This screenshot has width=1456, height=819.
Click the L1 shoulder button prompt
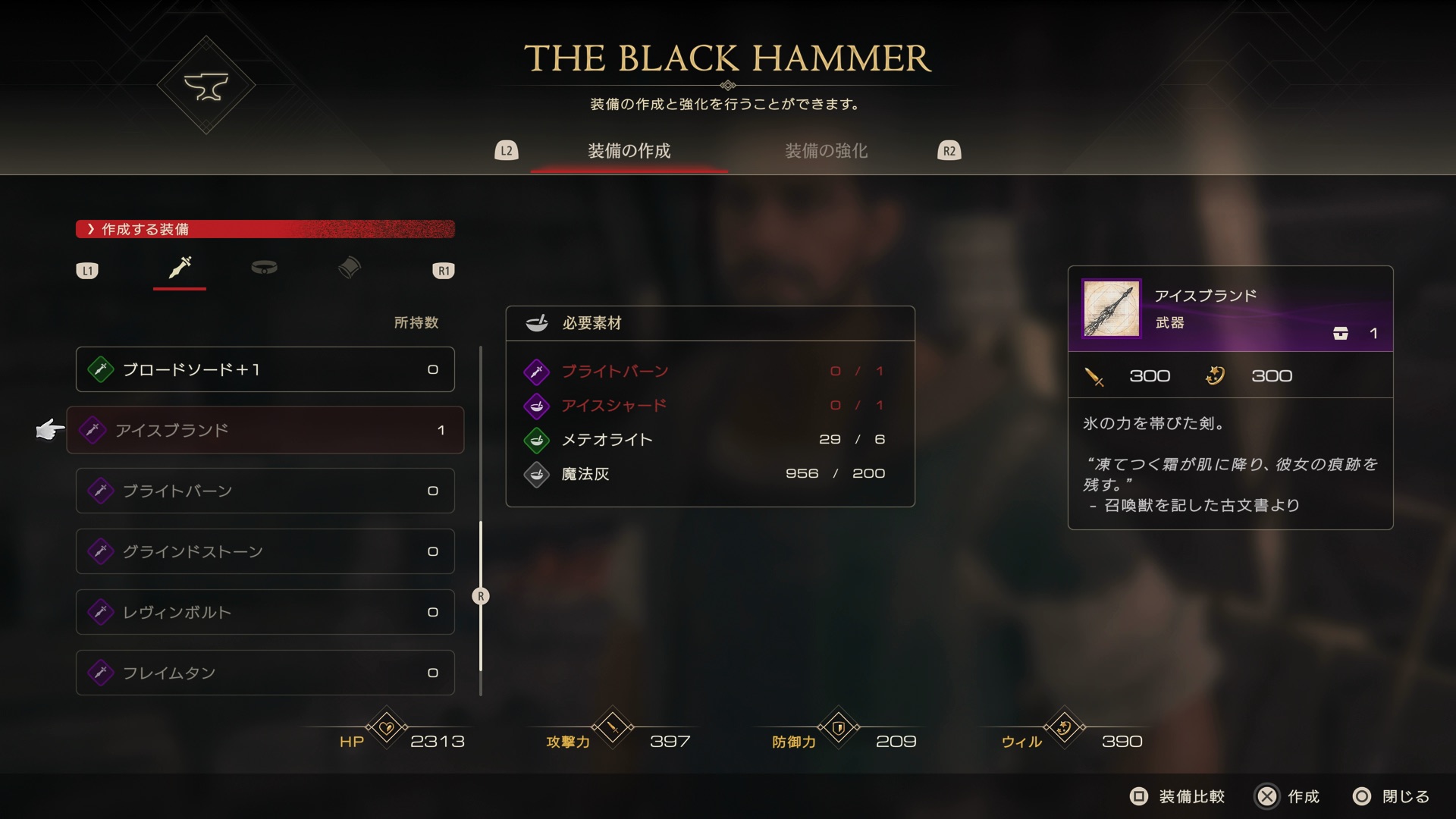click(87, 270)
